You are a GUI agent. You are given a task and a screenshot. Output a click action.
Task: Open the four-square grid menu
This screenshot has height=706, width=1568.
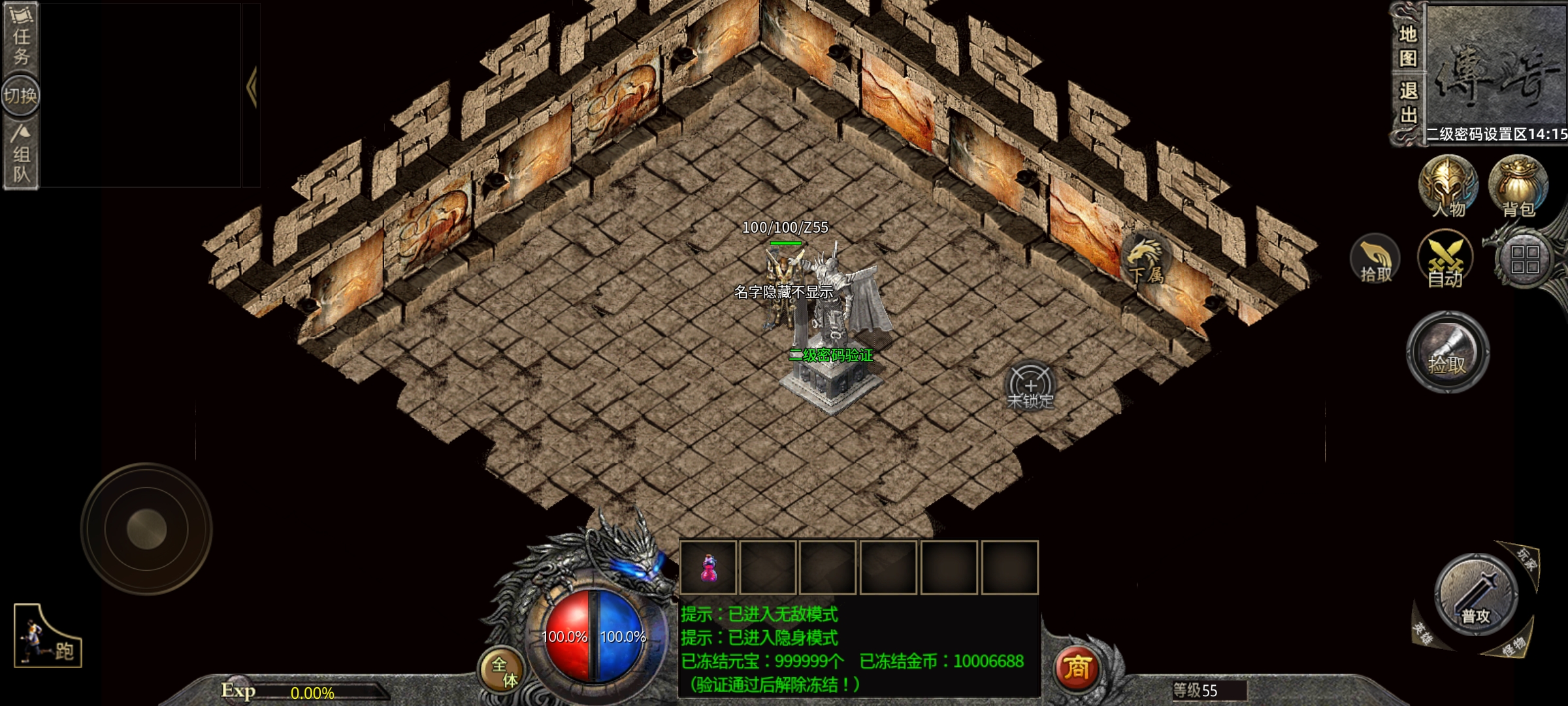(1525, 260)
